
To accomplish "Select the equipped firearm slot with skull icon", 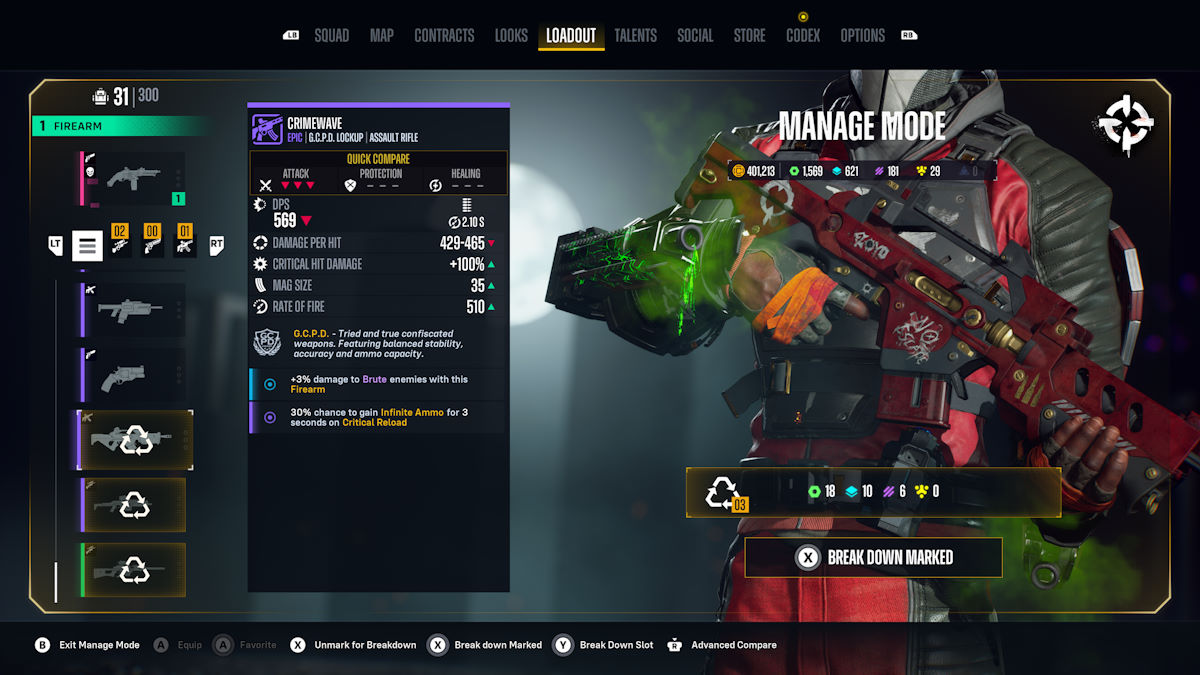I will 134,179.
